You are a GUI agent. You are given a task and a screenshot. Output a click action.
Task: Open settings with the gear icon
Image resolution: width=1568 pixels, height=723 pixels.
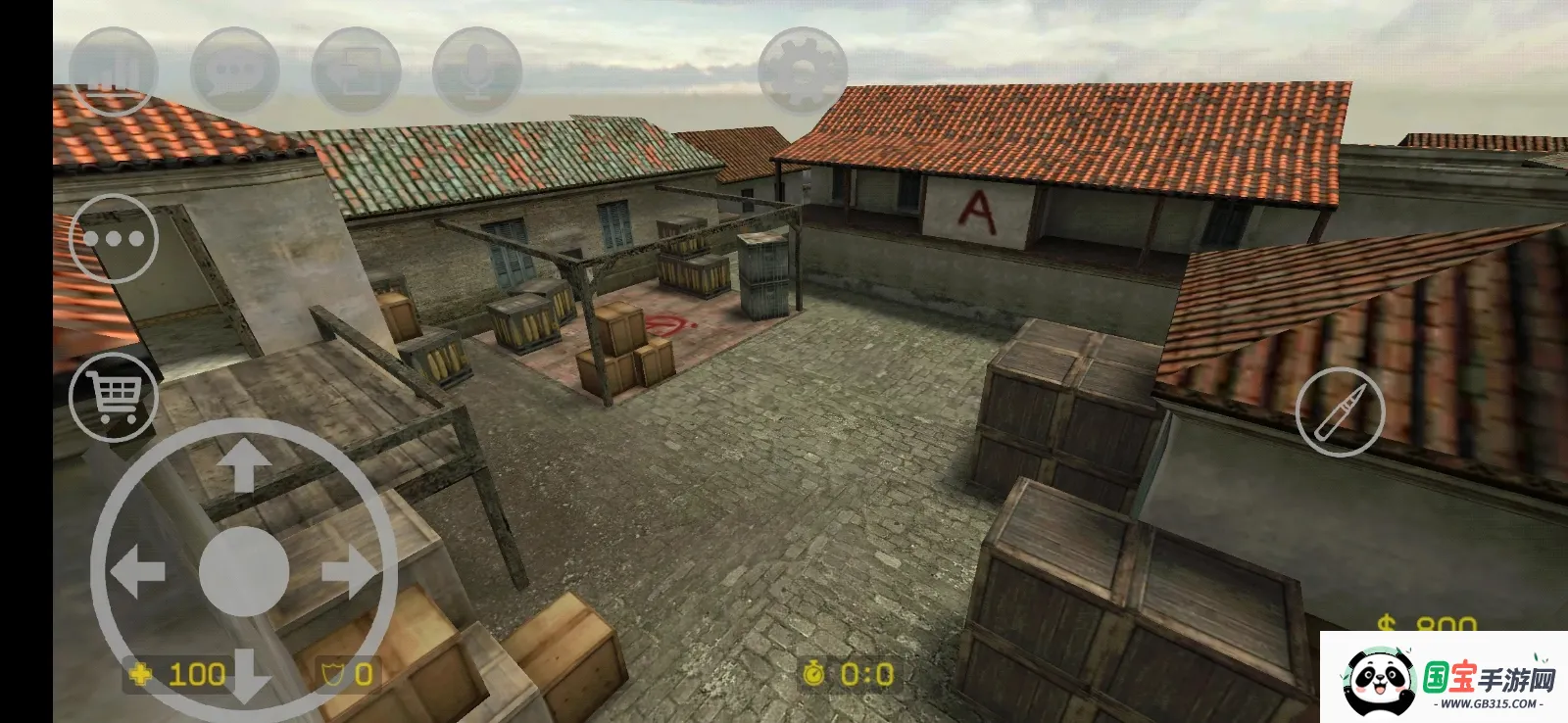click(x=803, y=71)
